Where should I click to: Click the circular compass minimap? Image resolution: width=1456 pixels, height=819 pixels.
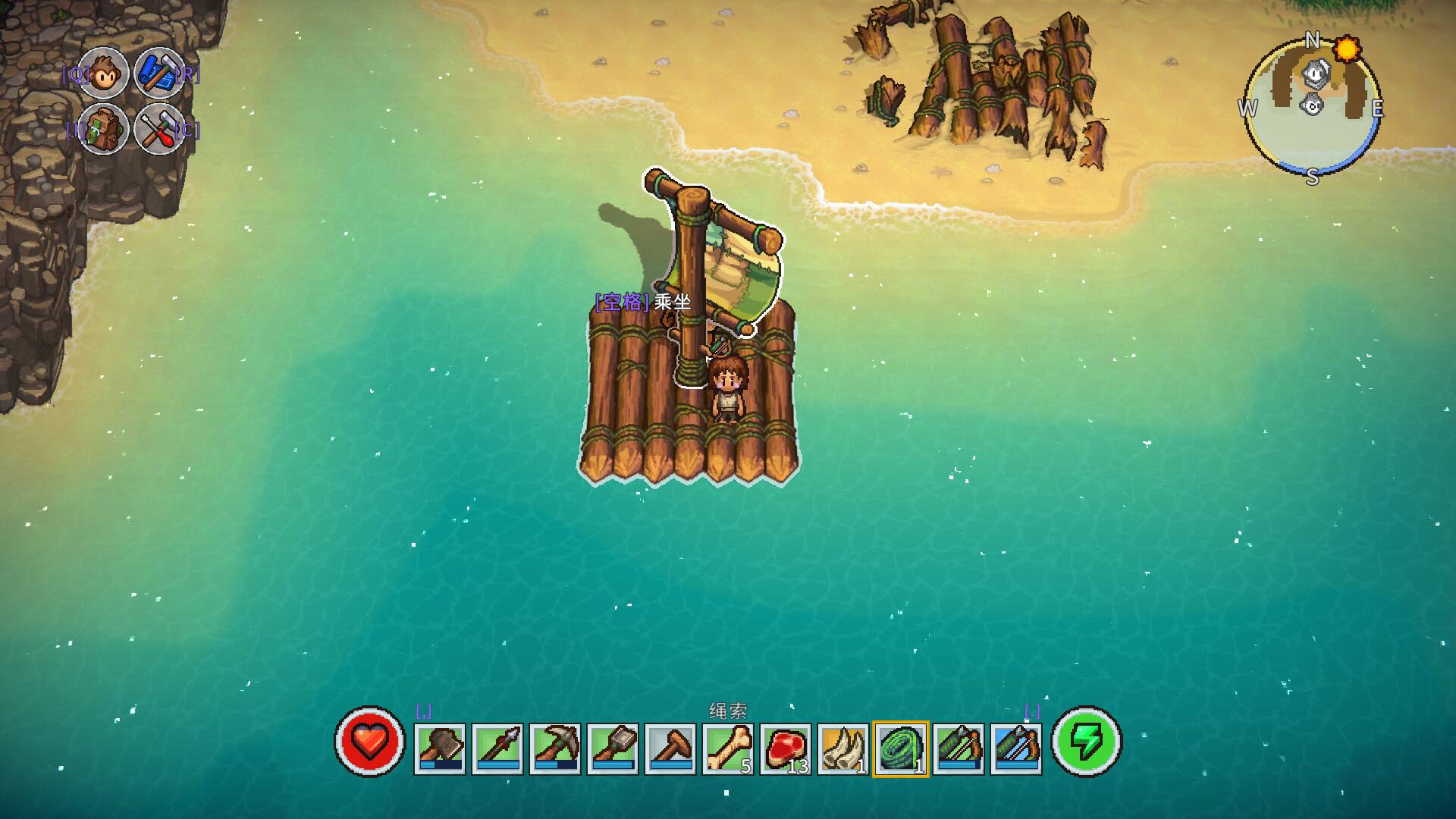1313,106
